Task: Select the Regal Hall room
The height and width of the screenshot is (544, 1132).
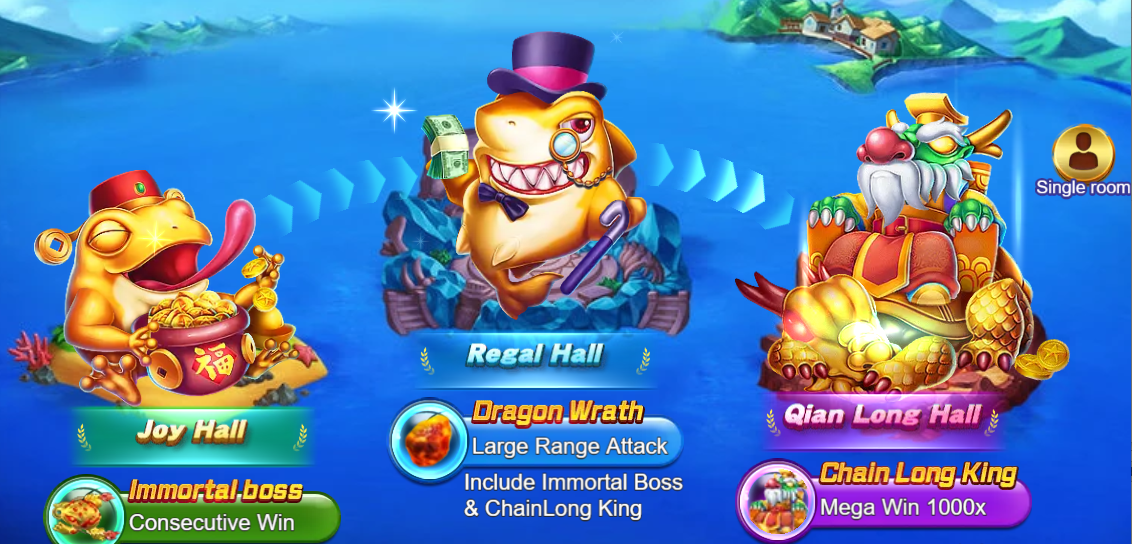Action: (x=536, y=354)
